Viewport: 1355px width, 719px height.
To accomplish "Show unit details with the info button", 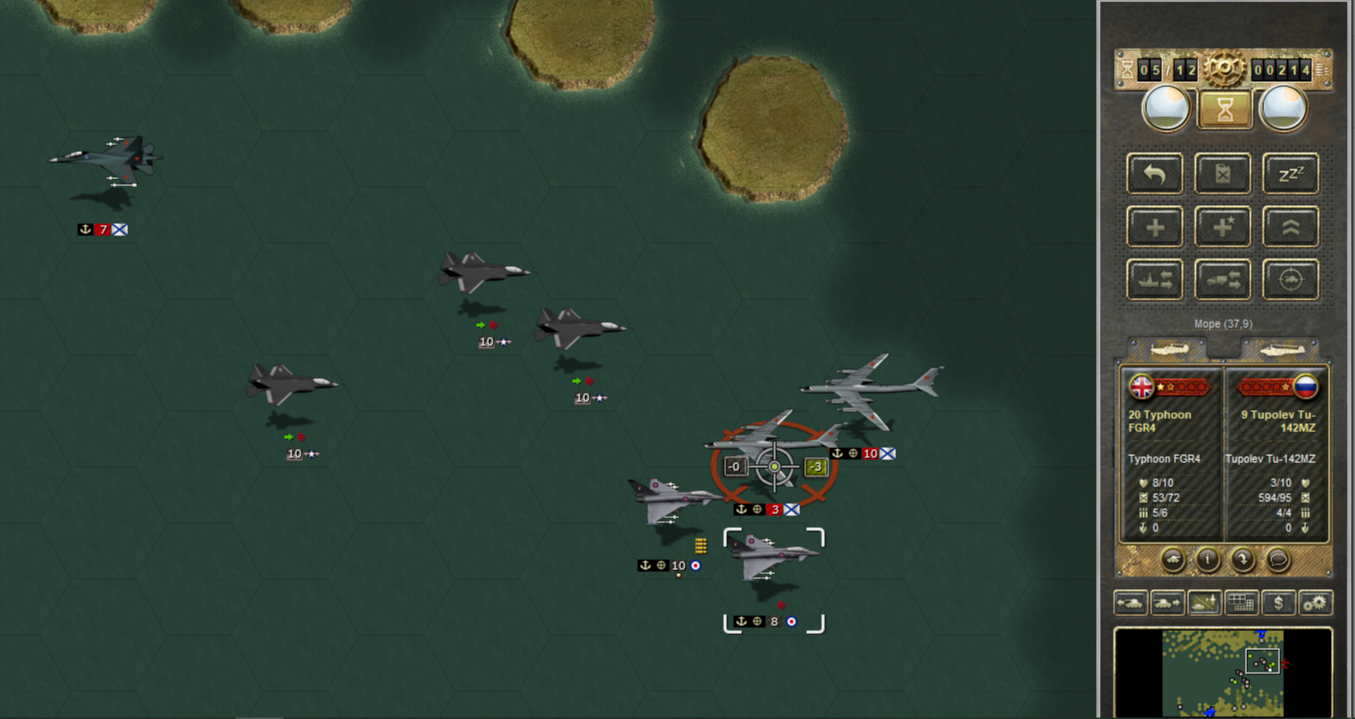I will pos(1208,560).
